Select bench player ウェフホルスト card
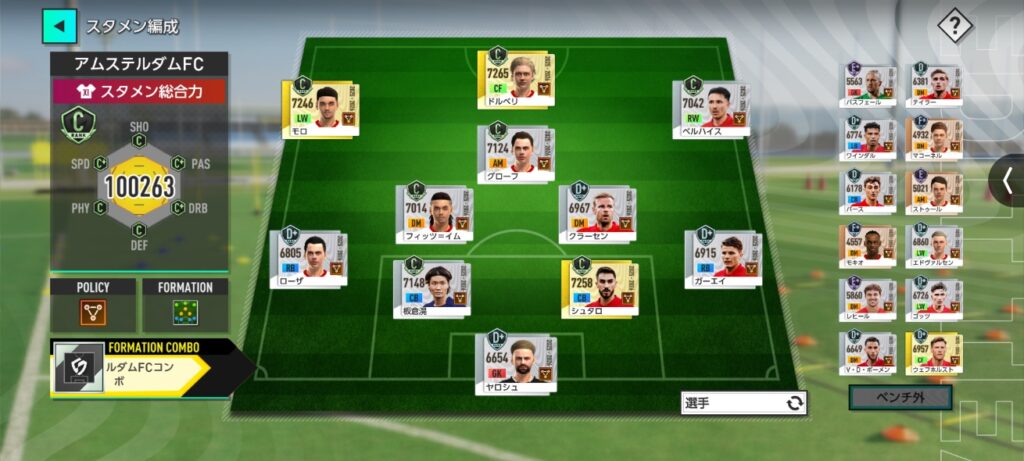The image size is (1024, 461). (934, 353)
